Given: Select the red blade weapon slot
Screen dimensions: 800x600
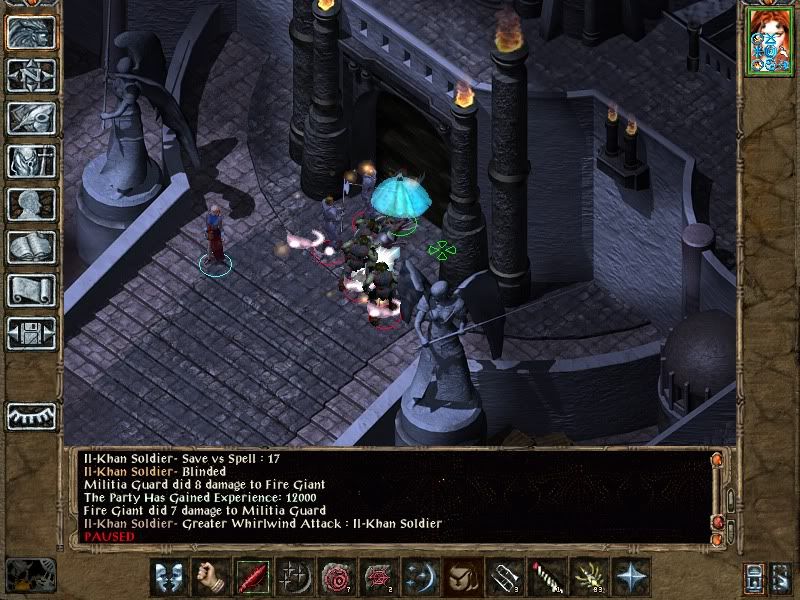Looking at the screenshot, I should coord(251,578).
